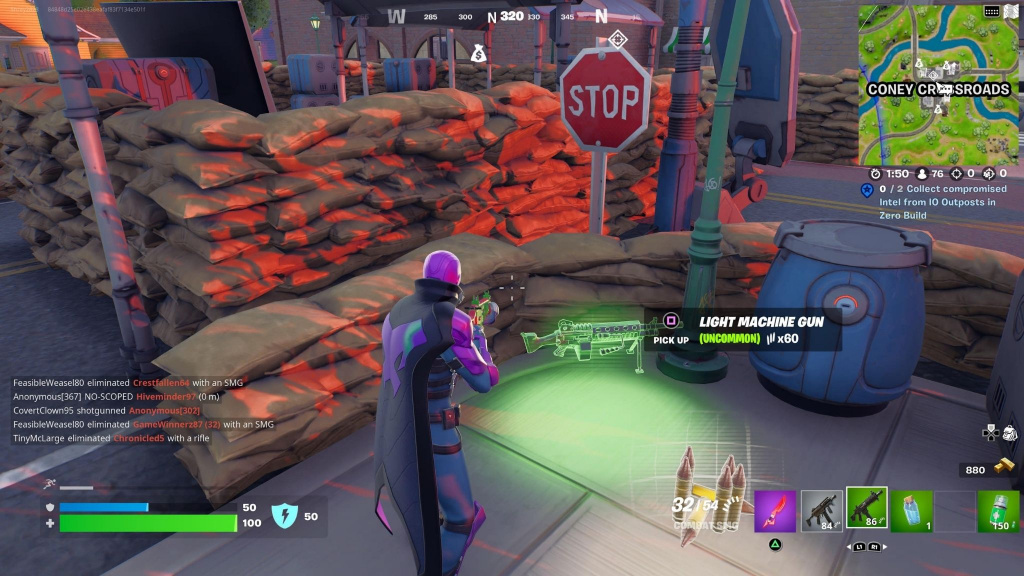Screen dimensions: 1024x576
Task: Click the money bag marker on the compass
Action: [478, 52]
